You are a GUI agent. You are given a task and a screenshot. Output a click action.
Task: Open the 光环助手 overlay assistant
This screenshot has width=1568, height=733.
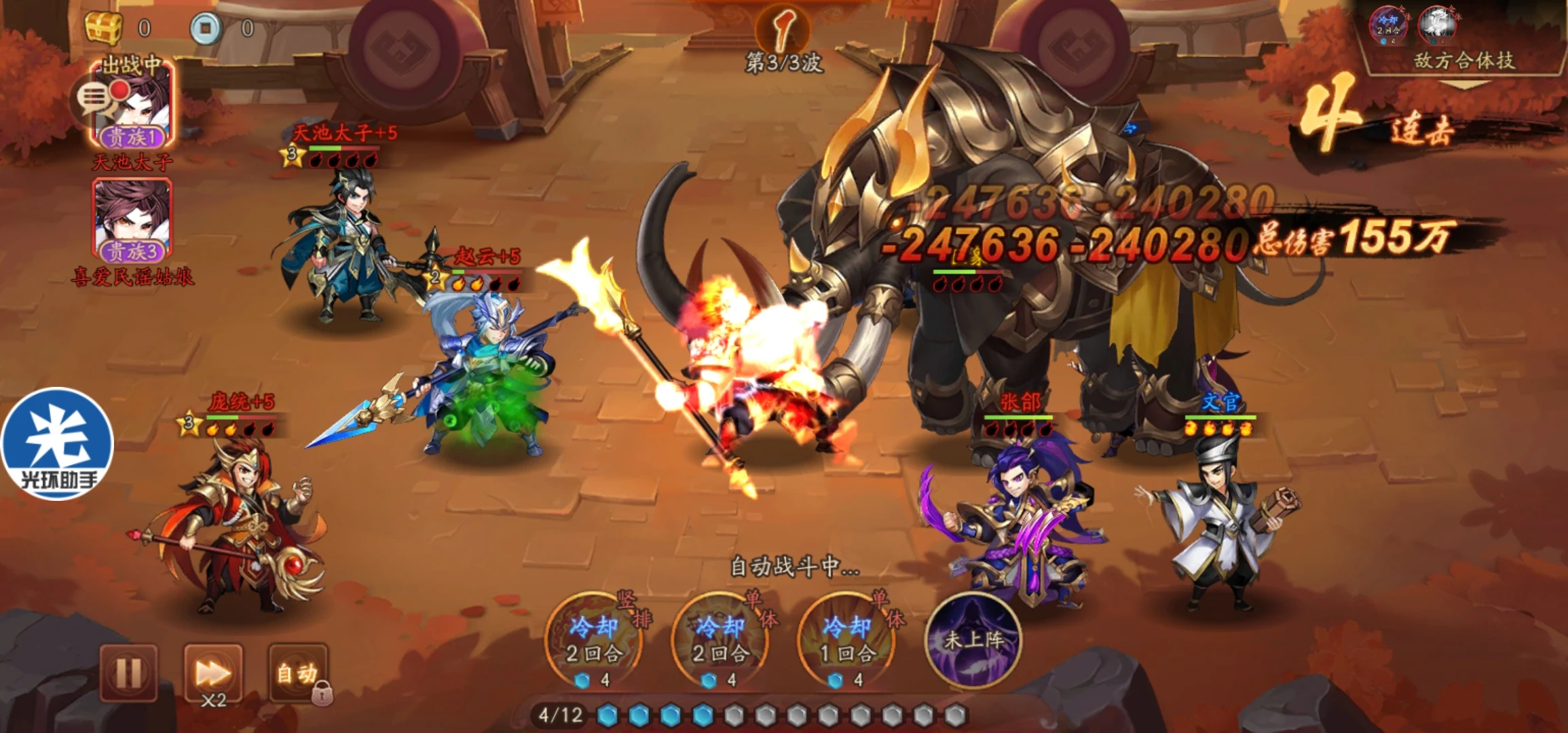click(58, 444)
